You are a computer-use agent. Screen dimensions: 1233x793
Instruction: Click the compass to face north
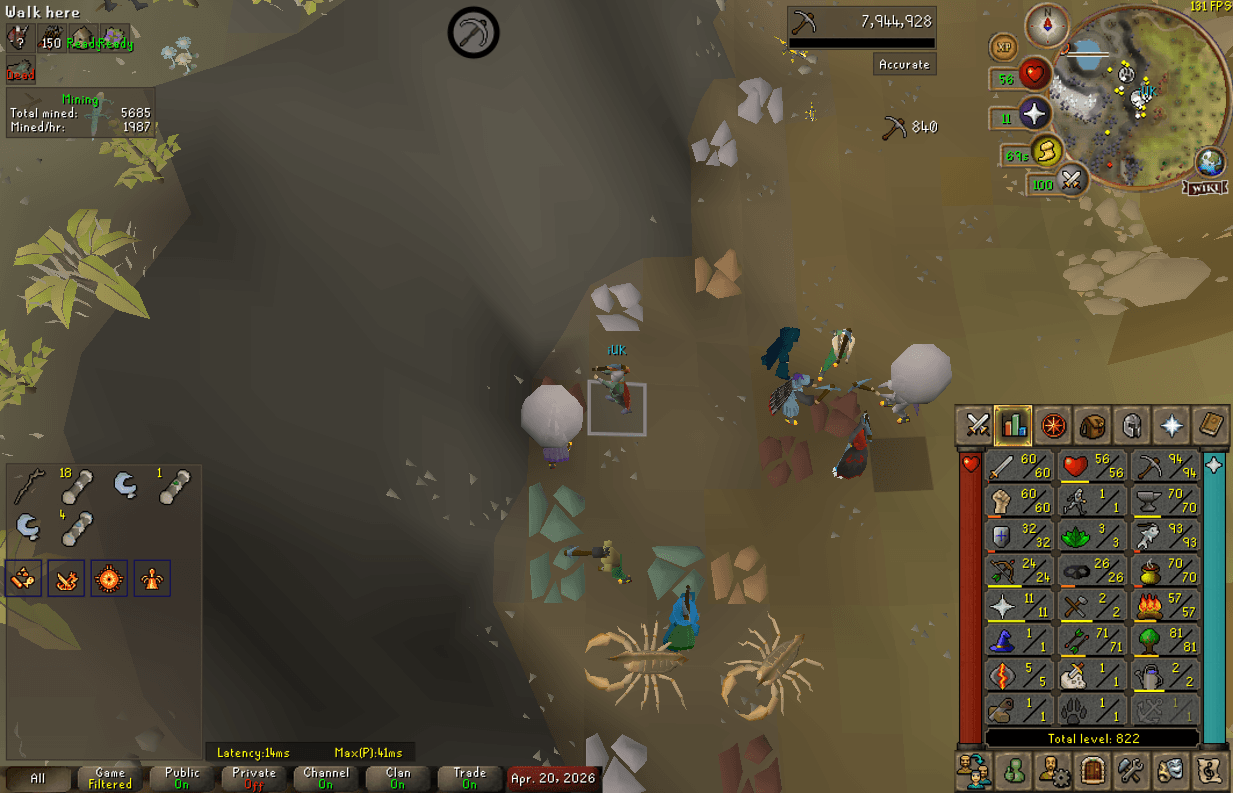tap(1047, 25)
